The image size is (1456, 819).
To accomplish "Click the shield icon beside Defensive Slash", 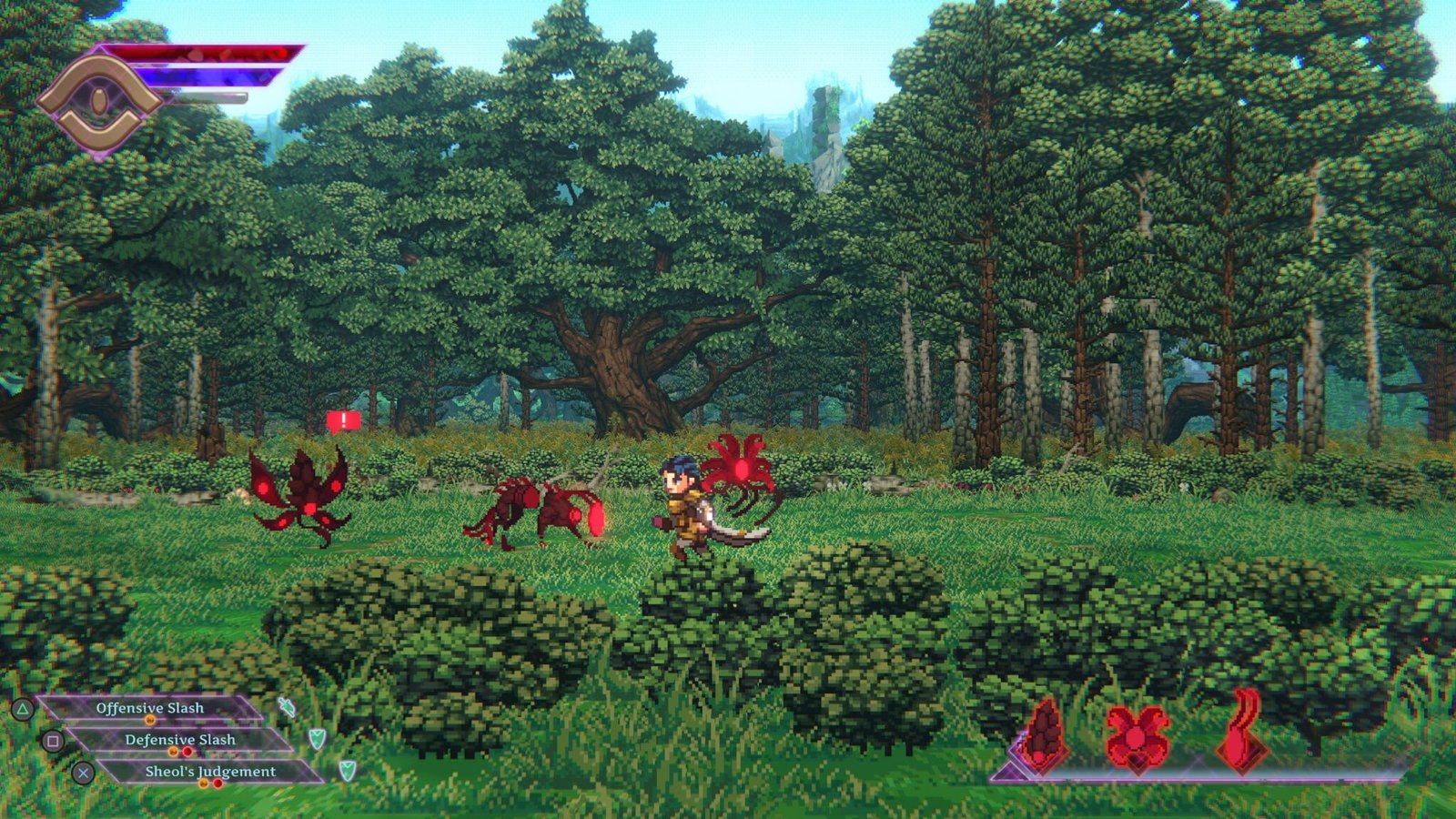I will 317,738.
